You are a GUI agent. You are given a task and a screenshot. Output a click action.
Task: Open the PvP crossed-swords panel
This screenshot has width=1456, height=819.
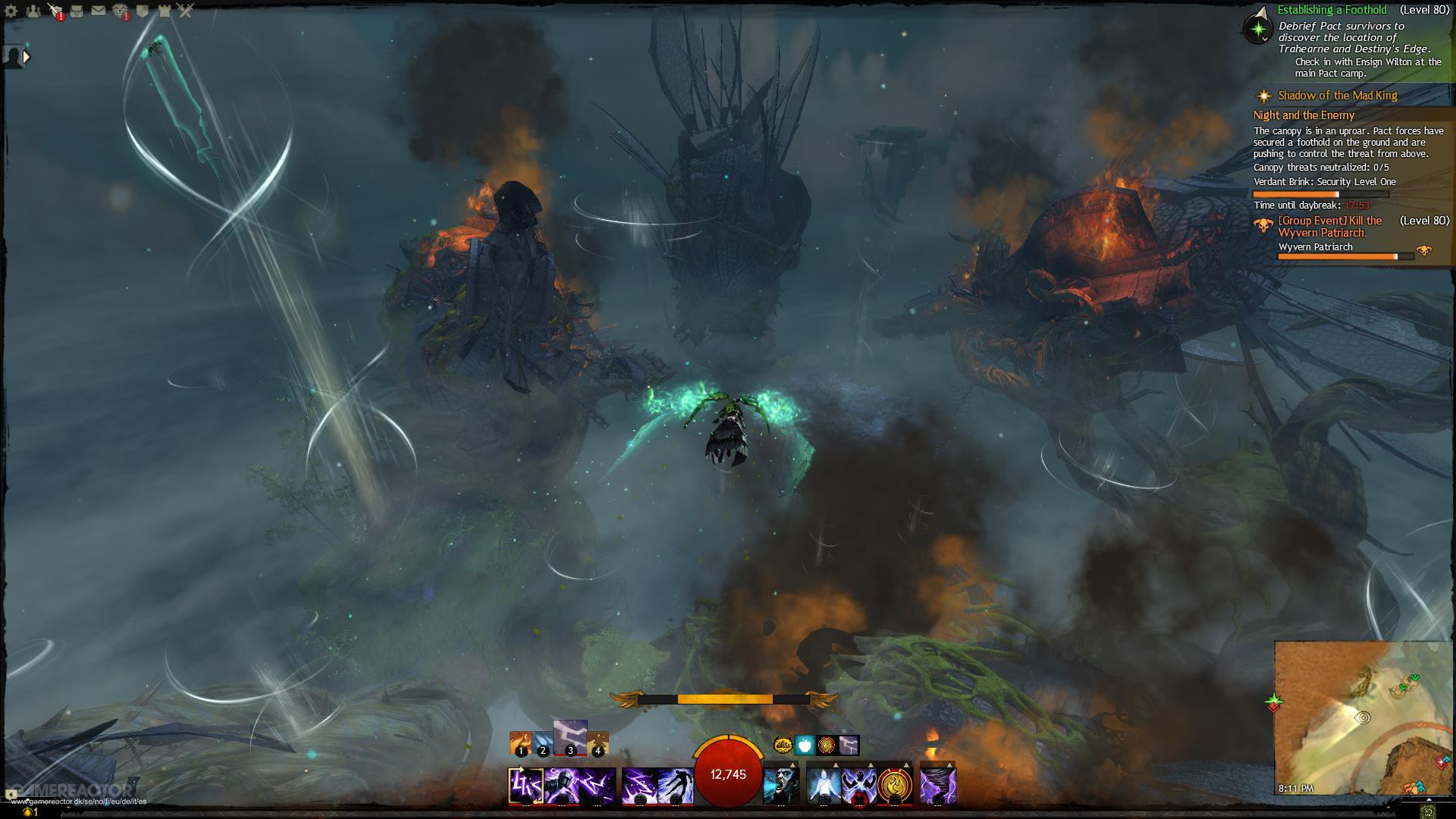[185, 10]
